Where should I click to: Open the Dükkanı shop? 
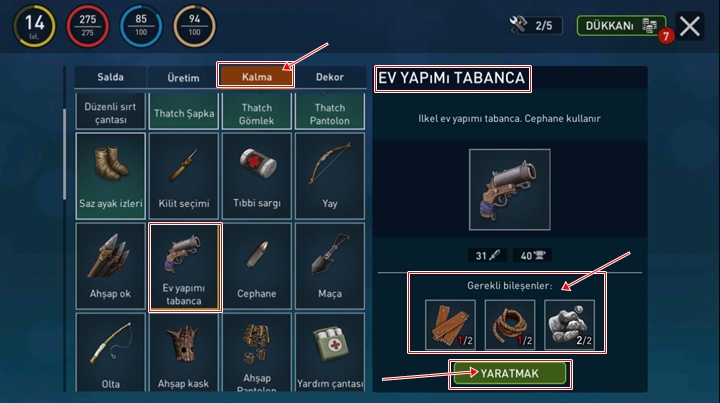[x=621, y=26]
